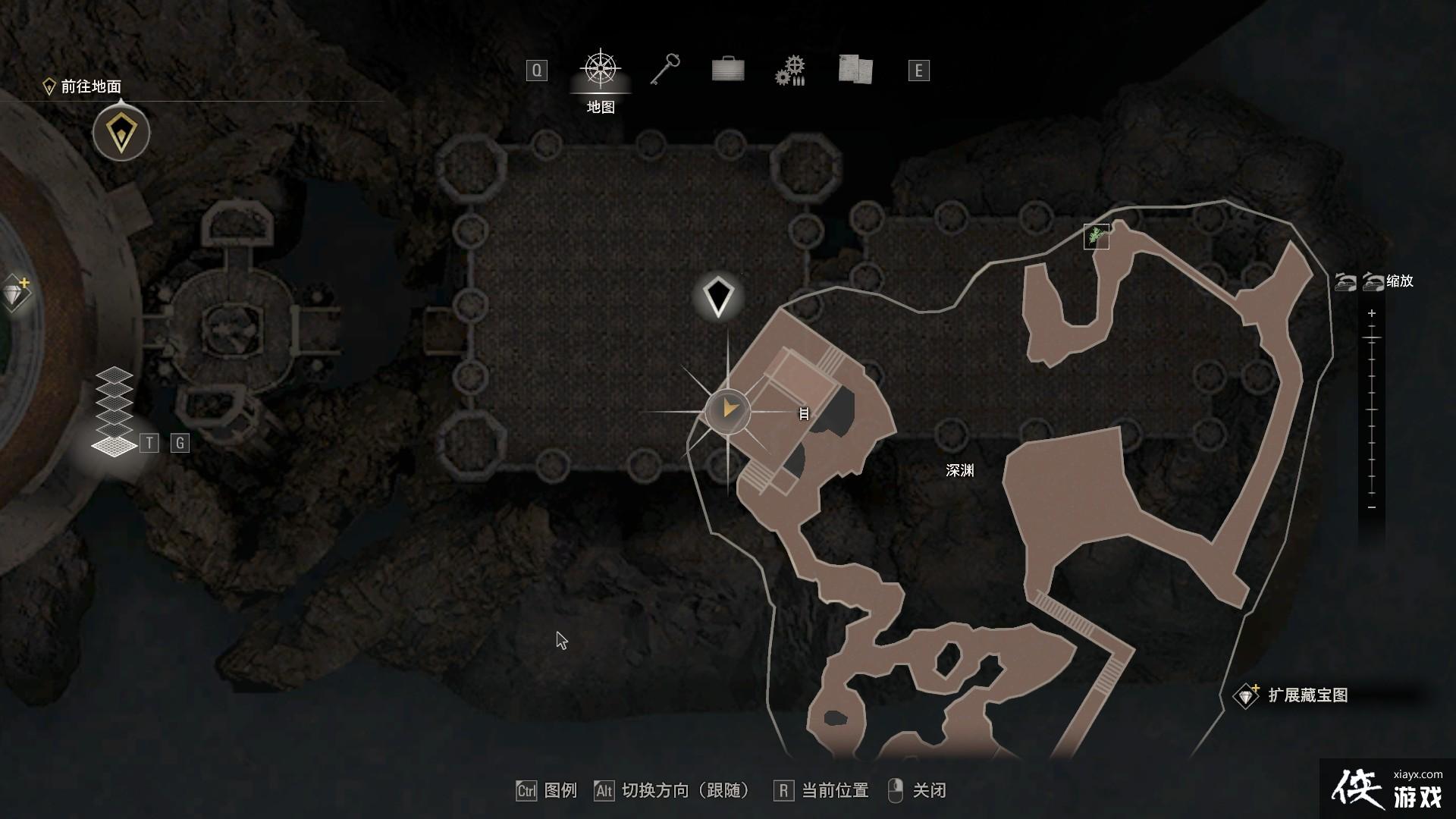Click the player arrow position marker
This screenshot has width=1456, height=819.
pyautogui.click(x=729, y=409)
